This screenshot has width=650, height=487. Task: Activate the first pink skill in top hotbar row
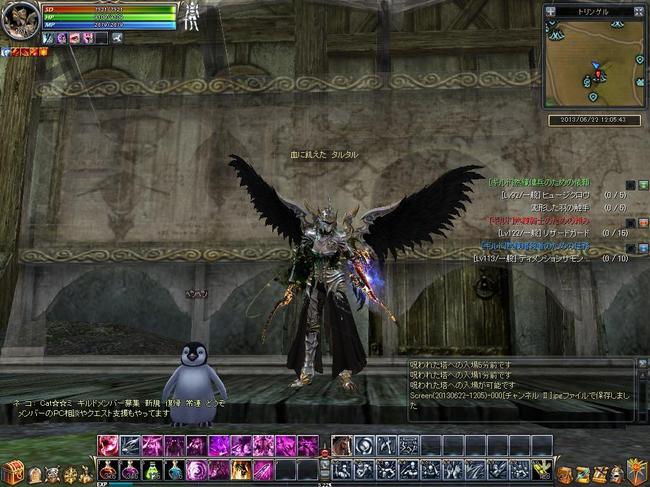(x=109, y=445)
